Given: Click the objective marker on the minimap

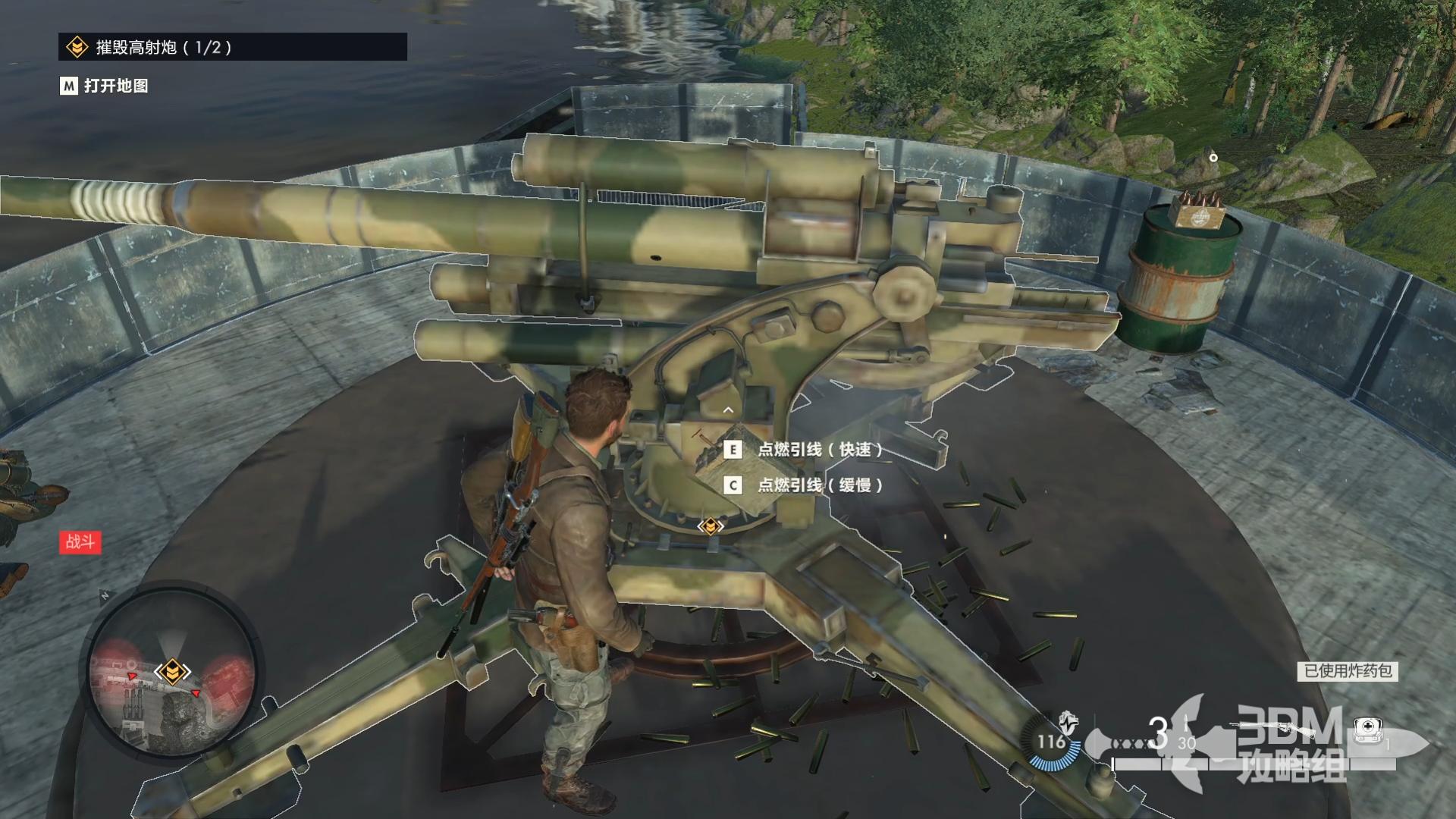Looking at the screenshot, I should (172, 671).
